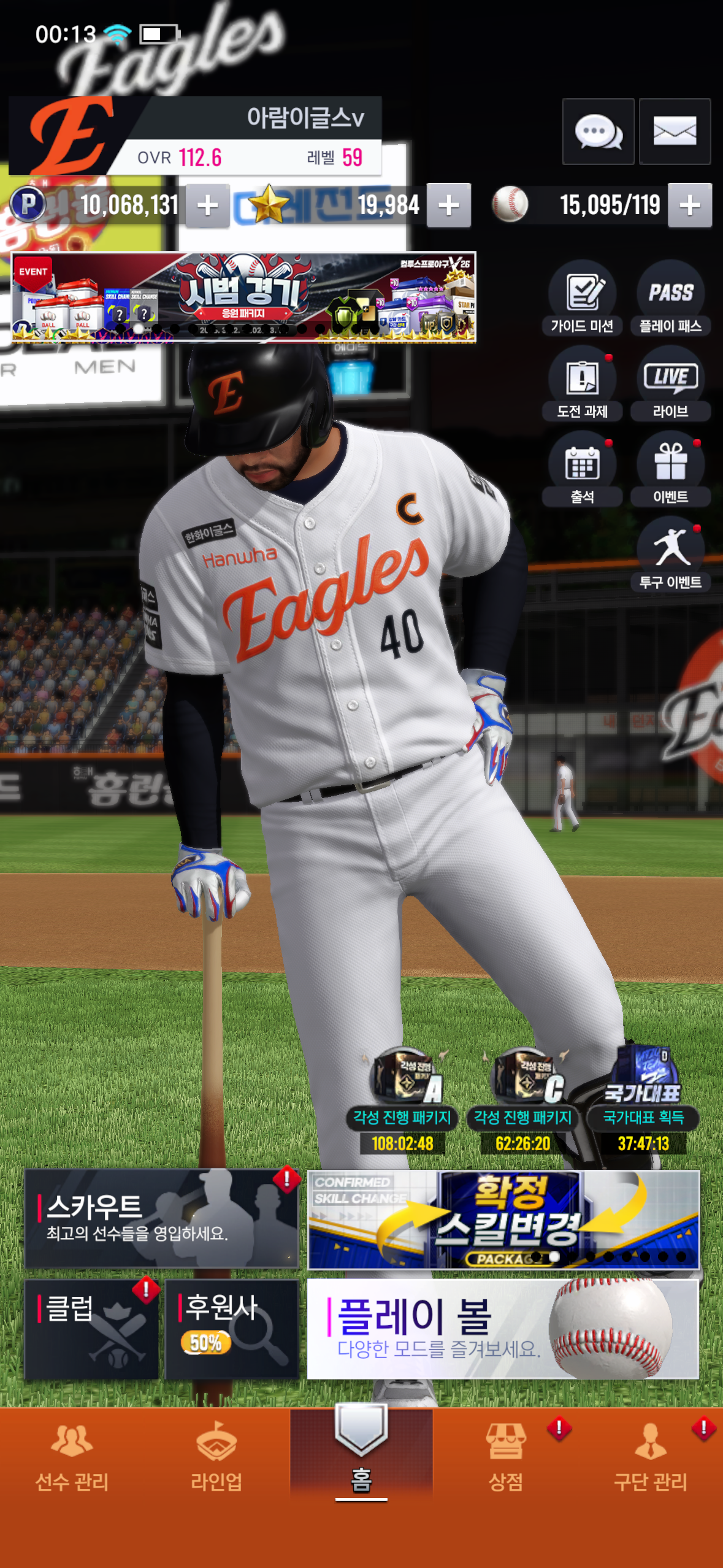Open the mailbox envelope icon
This screenshot has height=1568, width=723.
pos(675,131)
